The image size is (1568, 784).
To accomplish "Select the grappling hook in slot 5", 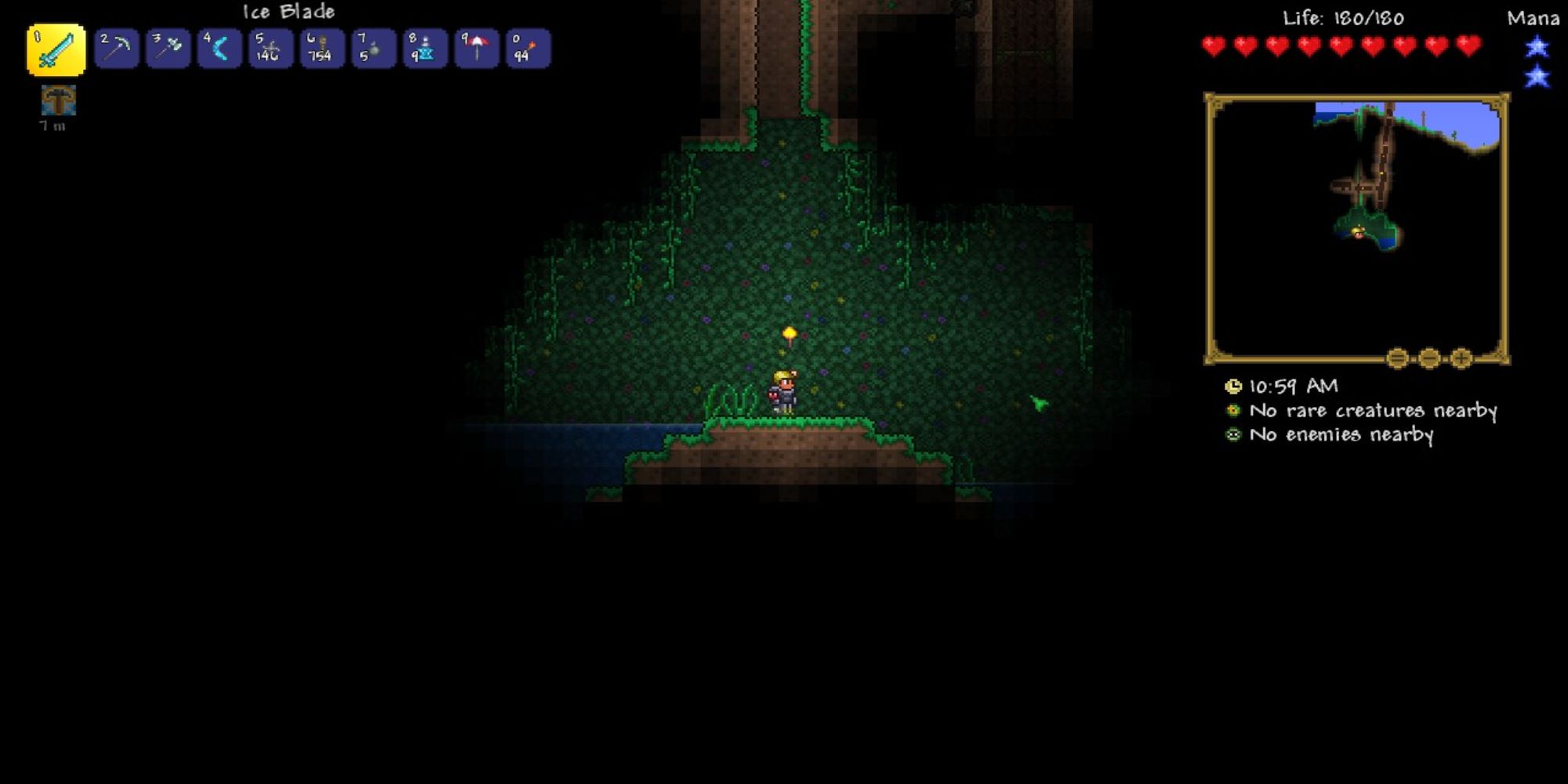I will (x=270, y=49).
